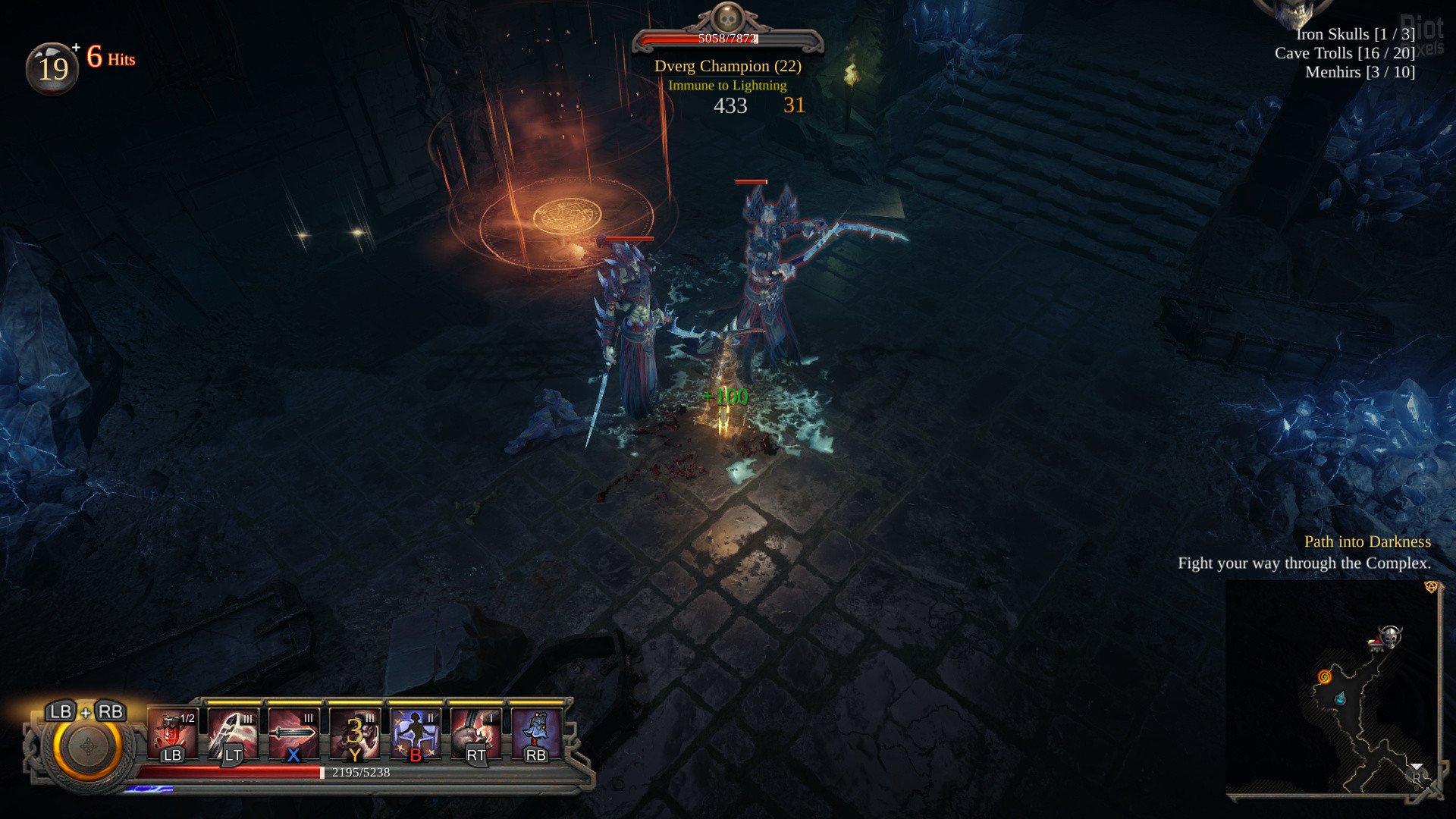This screenshot has width=1456, height=819.
Task: Select the blue water drop map marker
Action: (1340, 698)
